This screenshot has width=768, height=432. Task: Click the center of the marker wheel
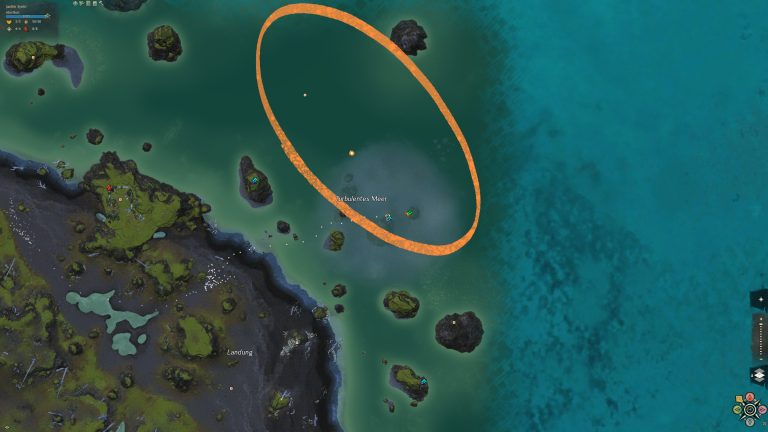[750, 410]
